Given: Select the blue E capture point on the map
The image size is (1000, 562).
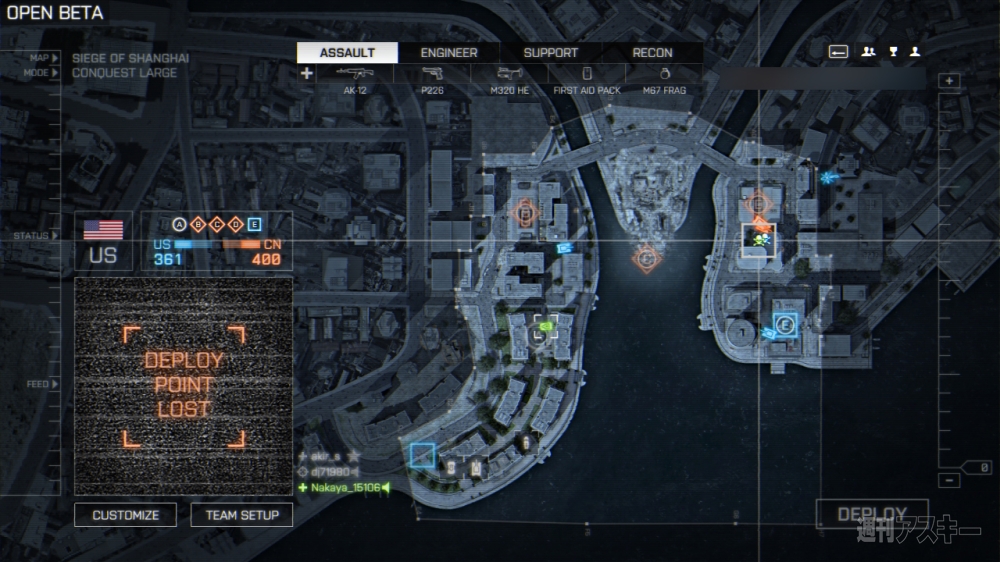Looking at the screenshot, I should [785, 324].
